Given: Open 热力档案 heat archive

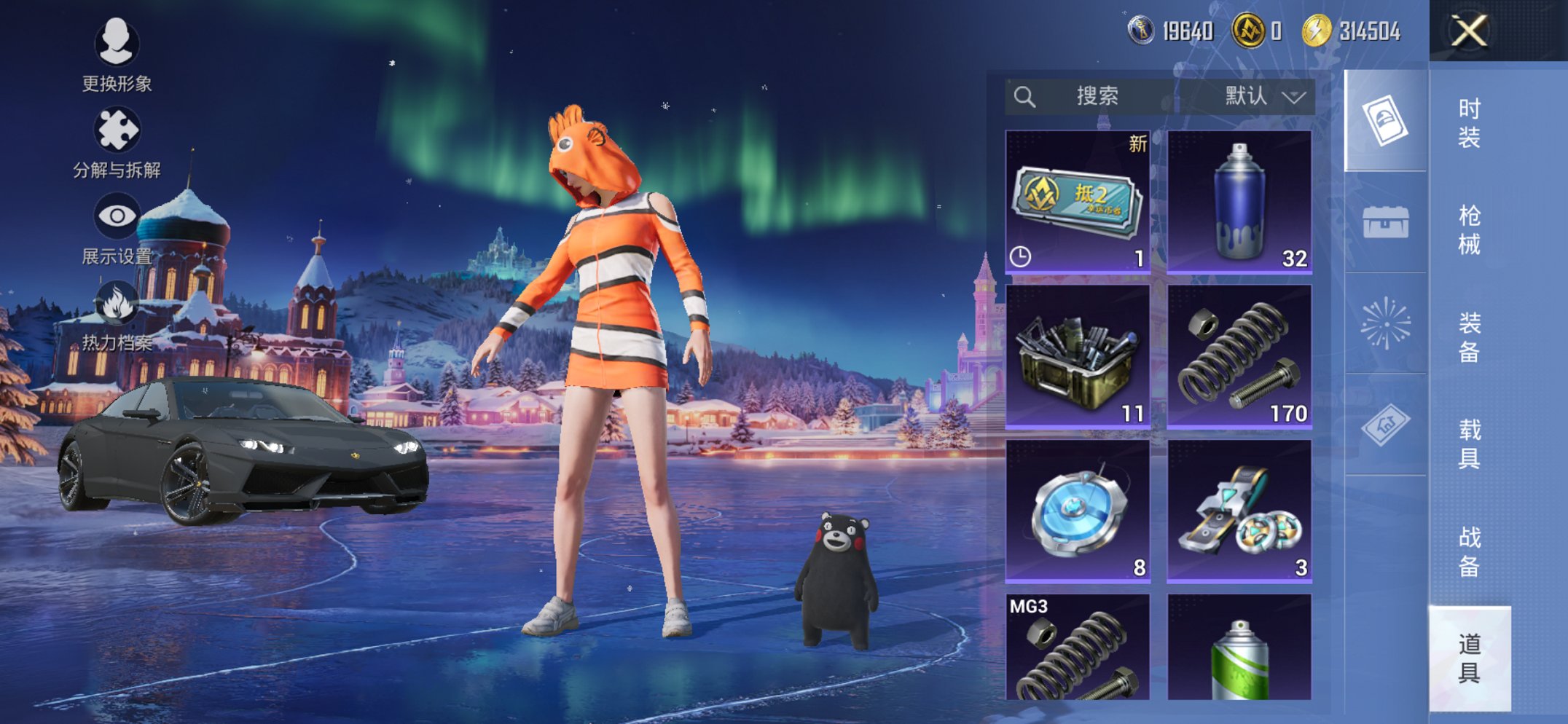Looking at the screenshot, I should (x=117, y=315).
